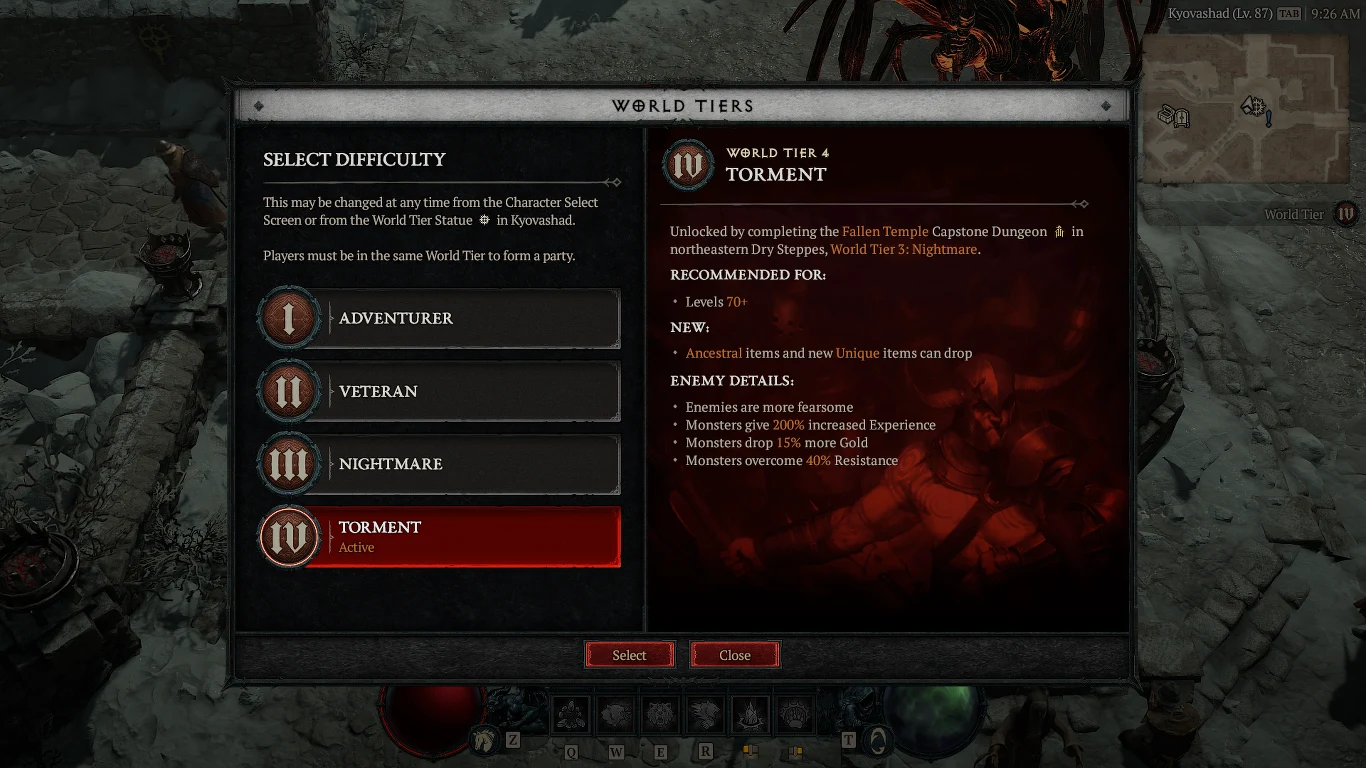This screenshot has width=1366, height=768.
Task: Click the Fallen Temple dungeon link
Action: point(884,231)
